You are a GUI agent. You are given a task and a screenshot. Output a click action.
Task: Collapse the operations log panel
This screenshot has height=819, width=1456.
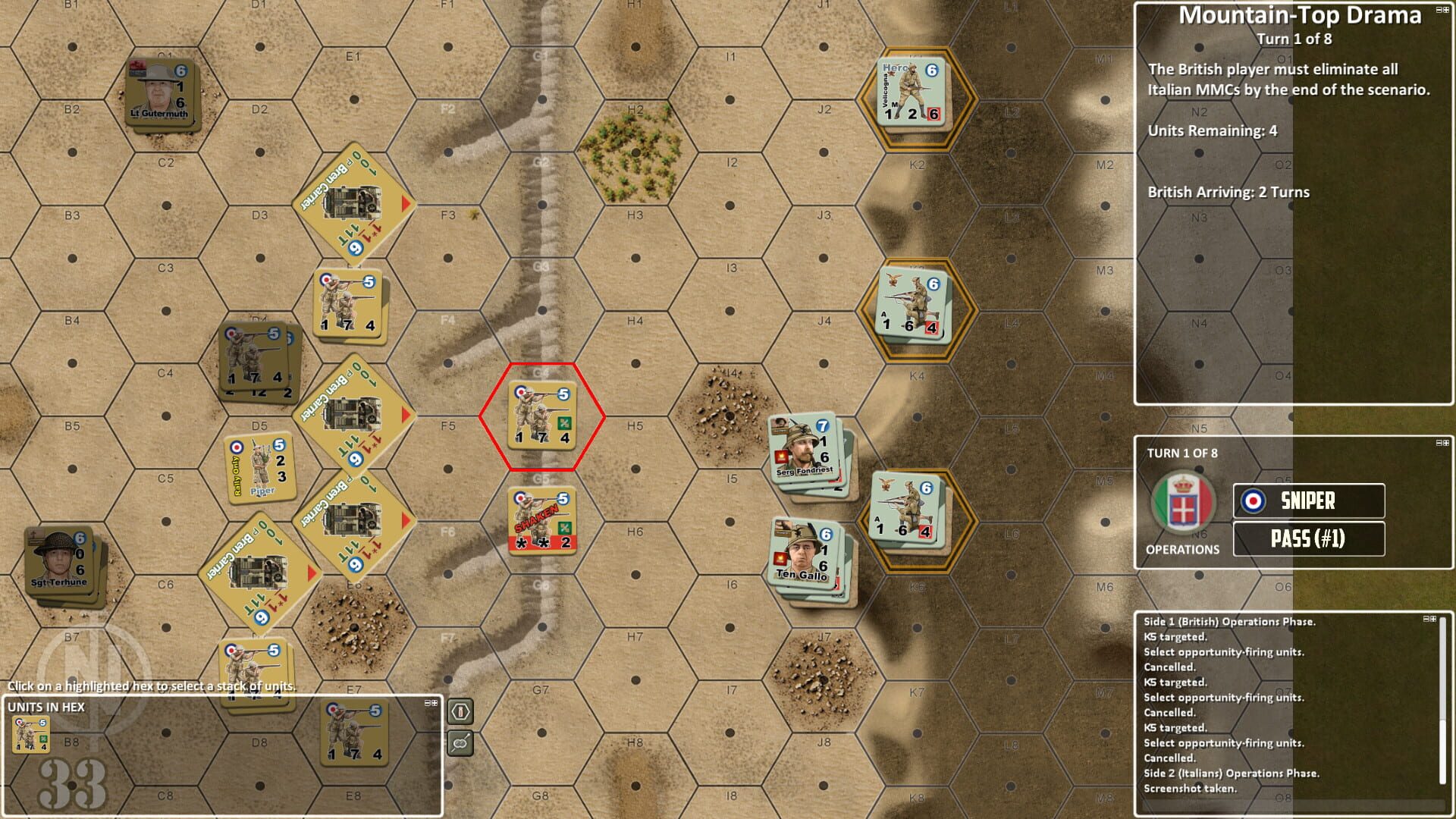point(1427,618)
